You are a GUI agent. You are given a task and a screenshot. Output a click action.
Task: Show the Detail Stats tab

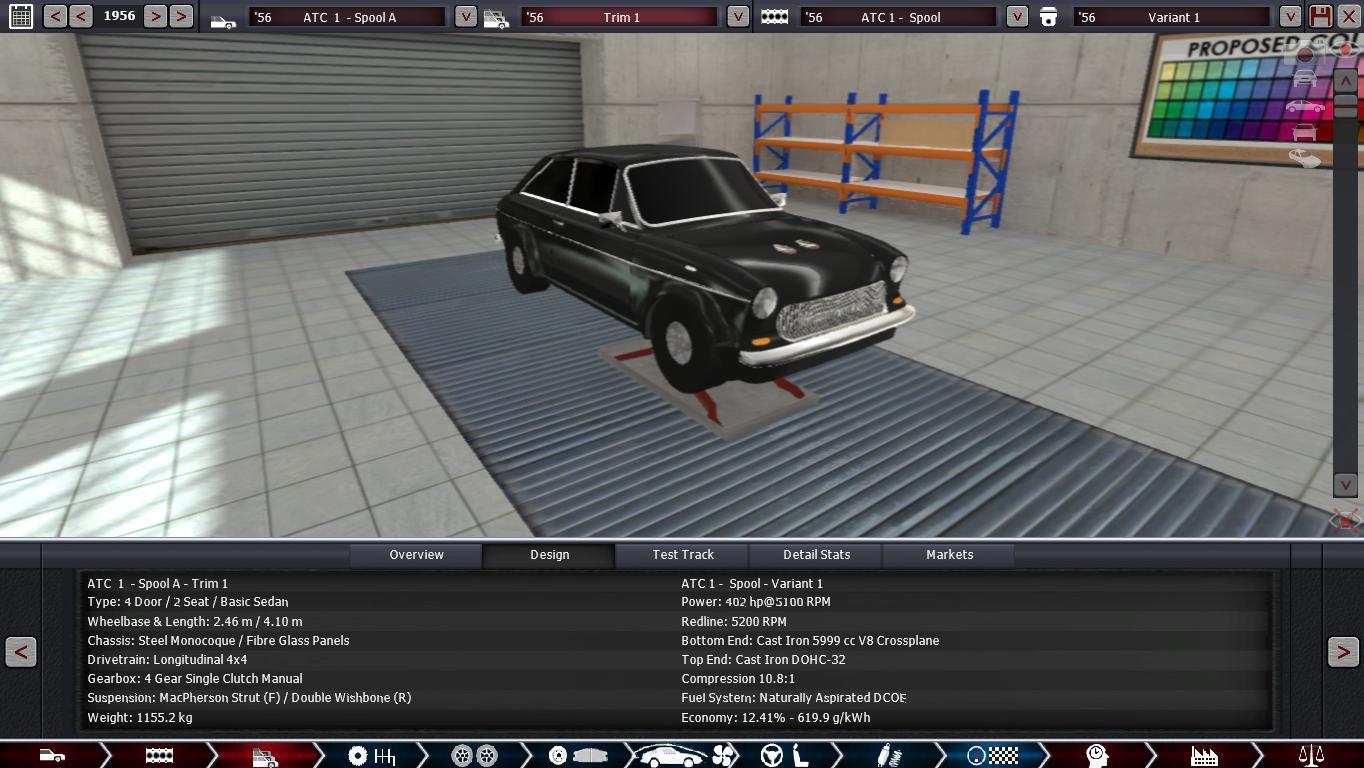click(x=816, y=555)
